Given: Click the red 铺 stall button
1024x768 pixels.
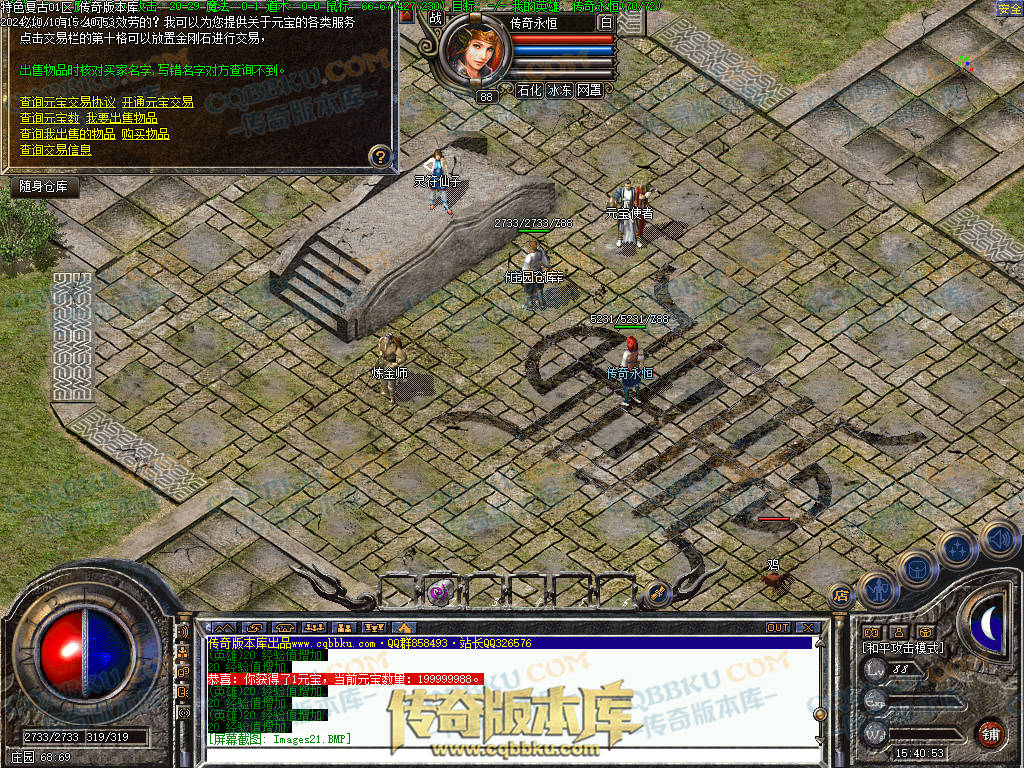Looking at the screenshot, I should 990,733.
